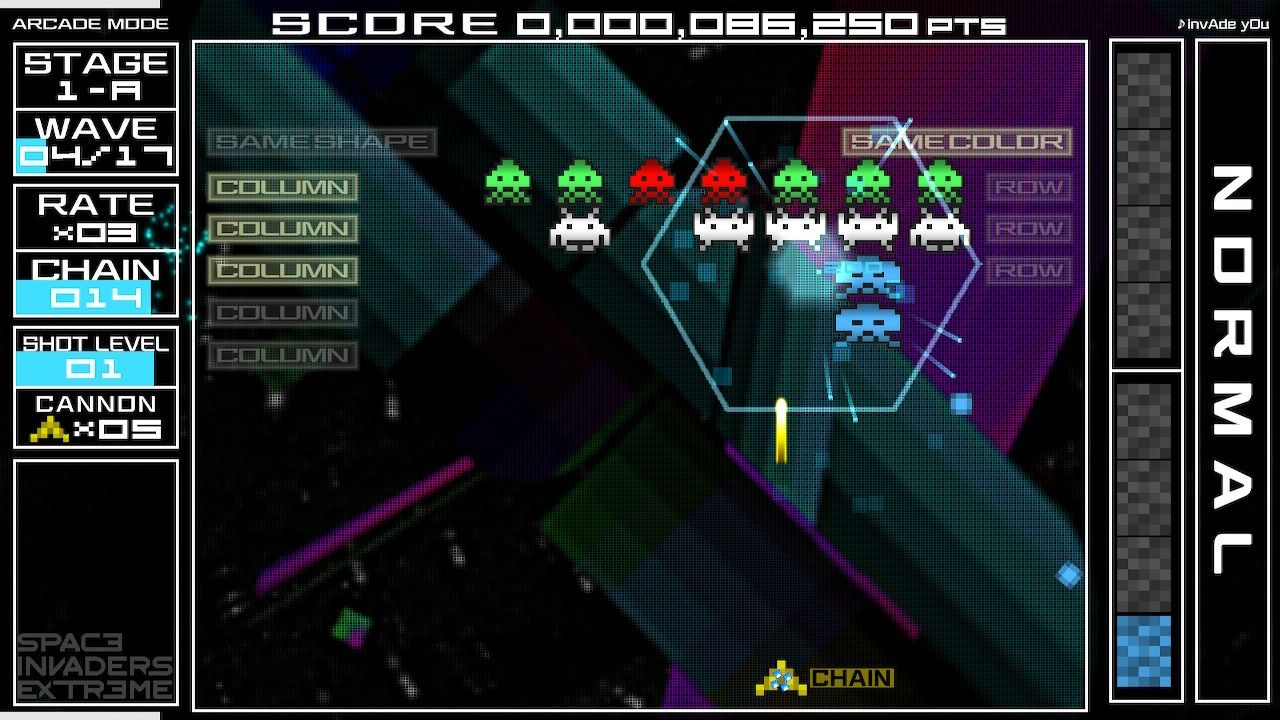Viewport: 1280px width, 720px height.
Task: Select the white UFO-style invader
Action: 580,232
